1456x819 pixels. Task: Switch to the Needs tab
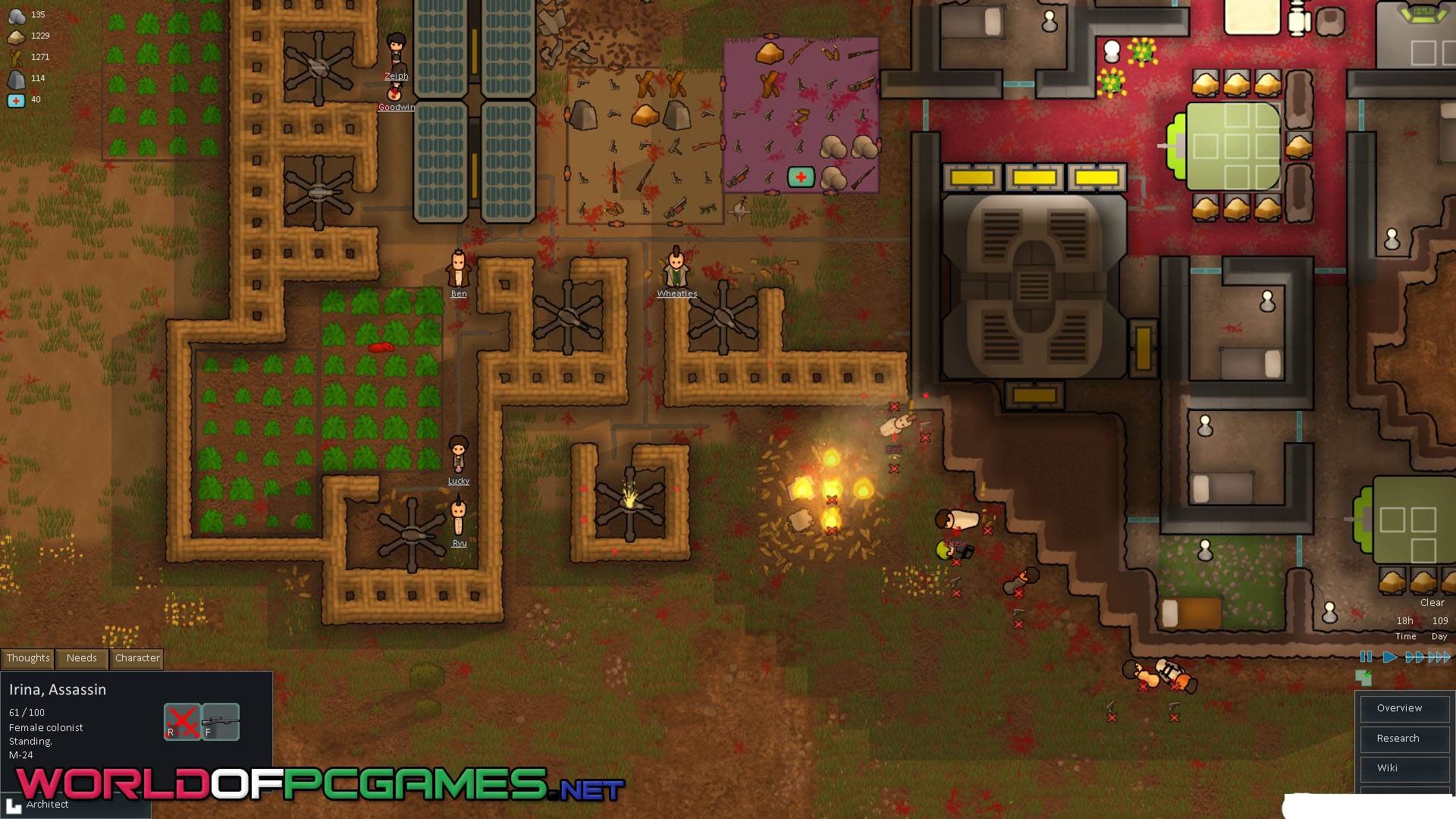coord(82,658)
